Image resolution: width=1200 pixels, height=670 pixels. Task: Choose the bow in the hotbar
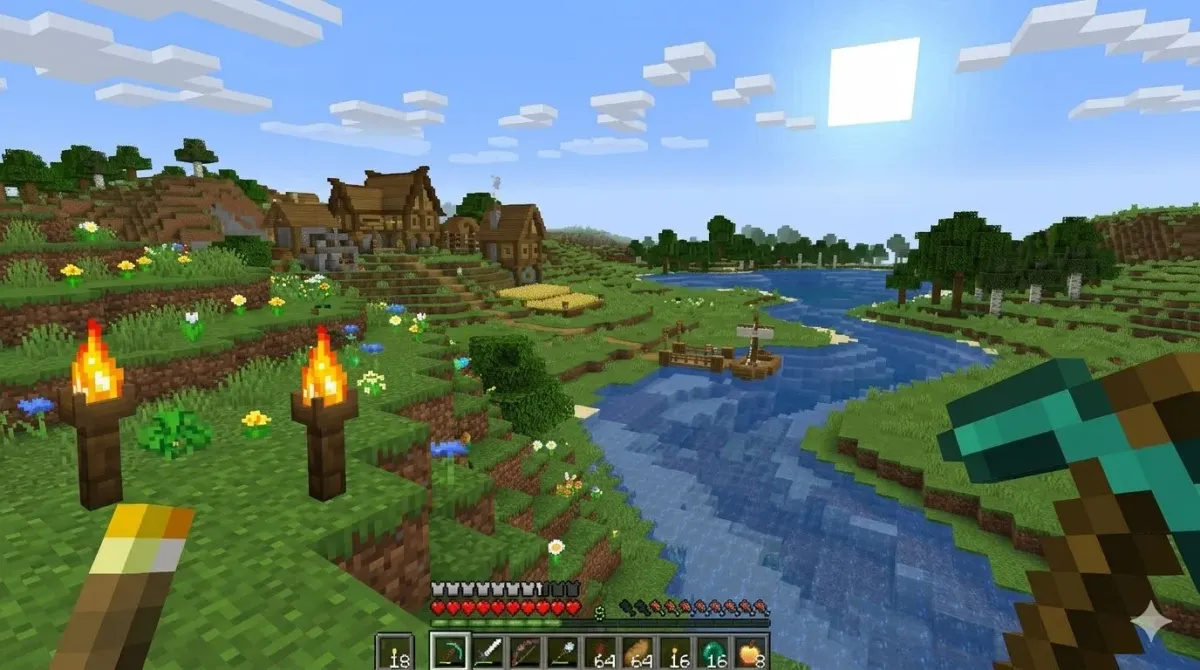525,650
